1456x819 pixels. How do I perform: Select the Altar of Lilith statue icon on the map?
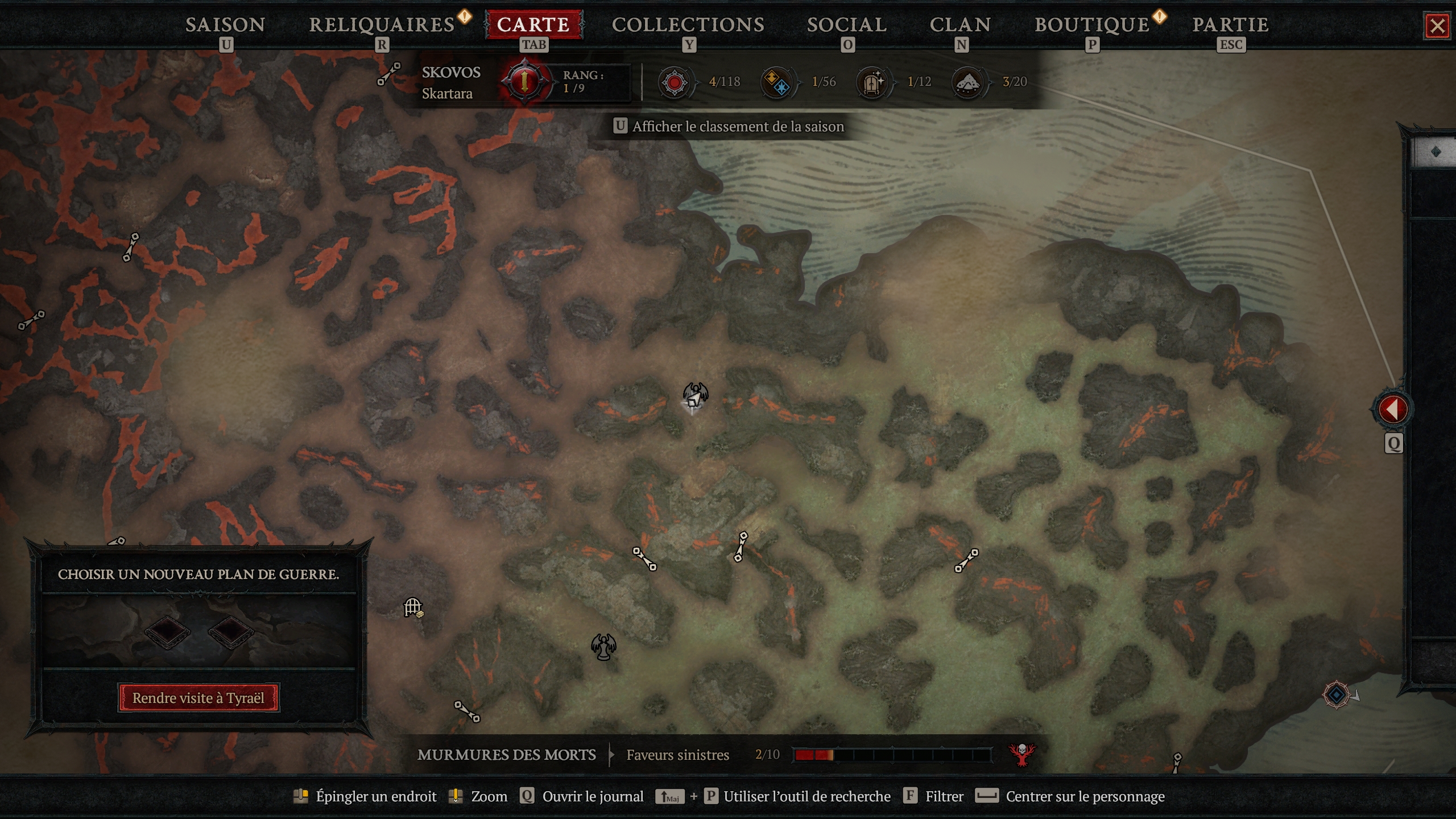pos(603,646)
